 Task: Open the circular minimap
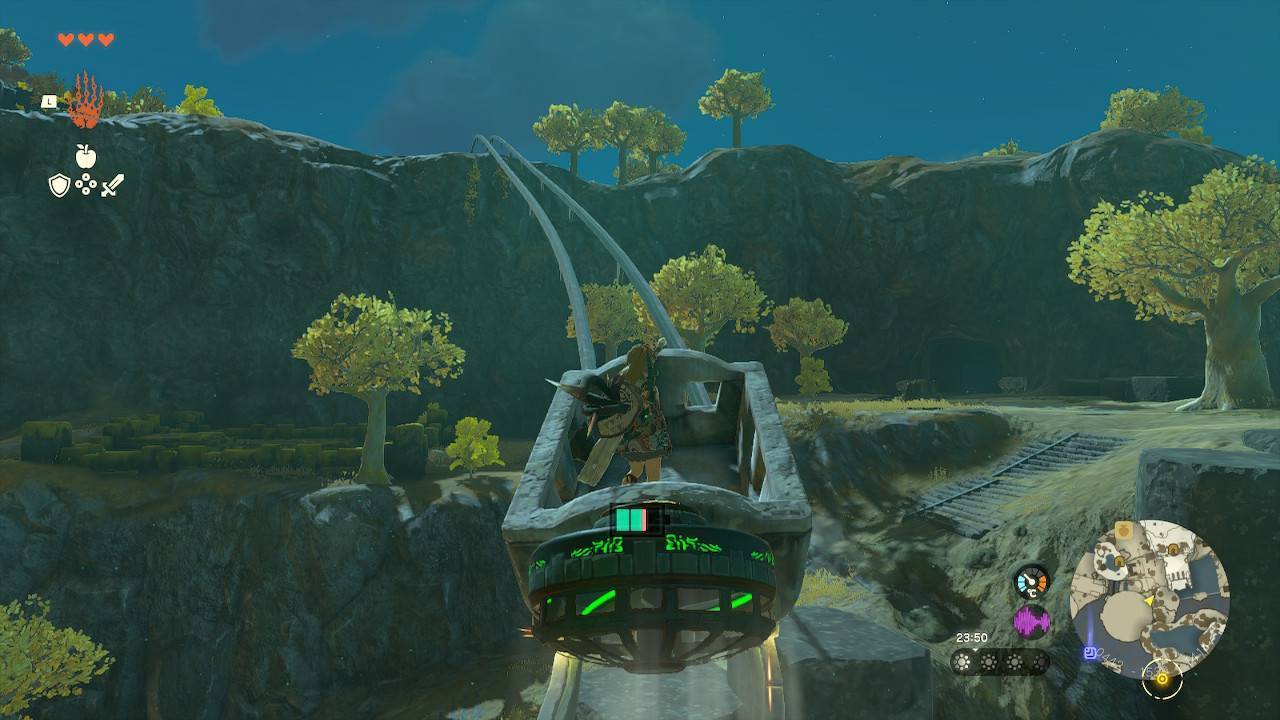click(x=1149, y=598)
